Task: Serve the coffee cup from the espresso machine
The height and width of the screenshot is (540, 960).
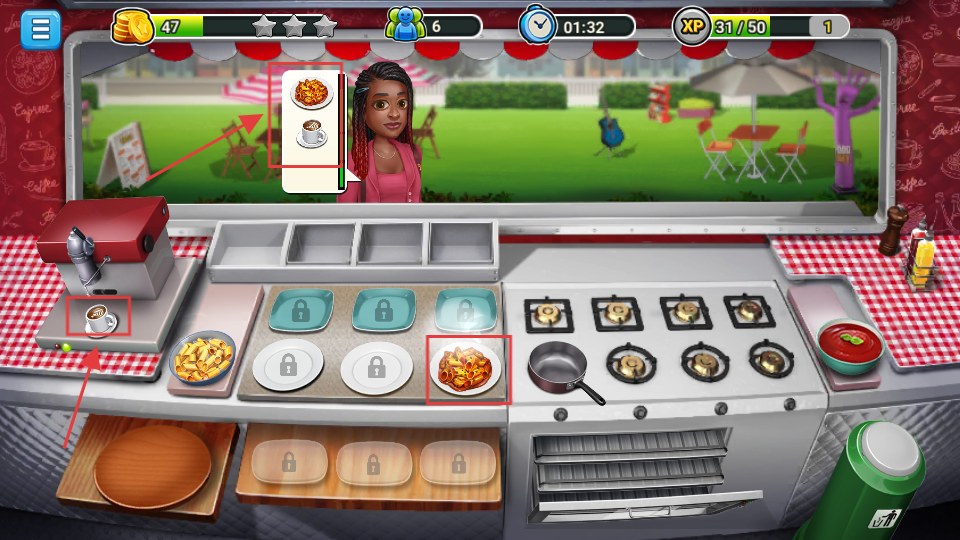Action: coord(99,319)
